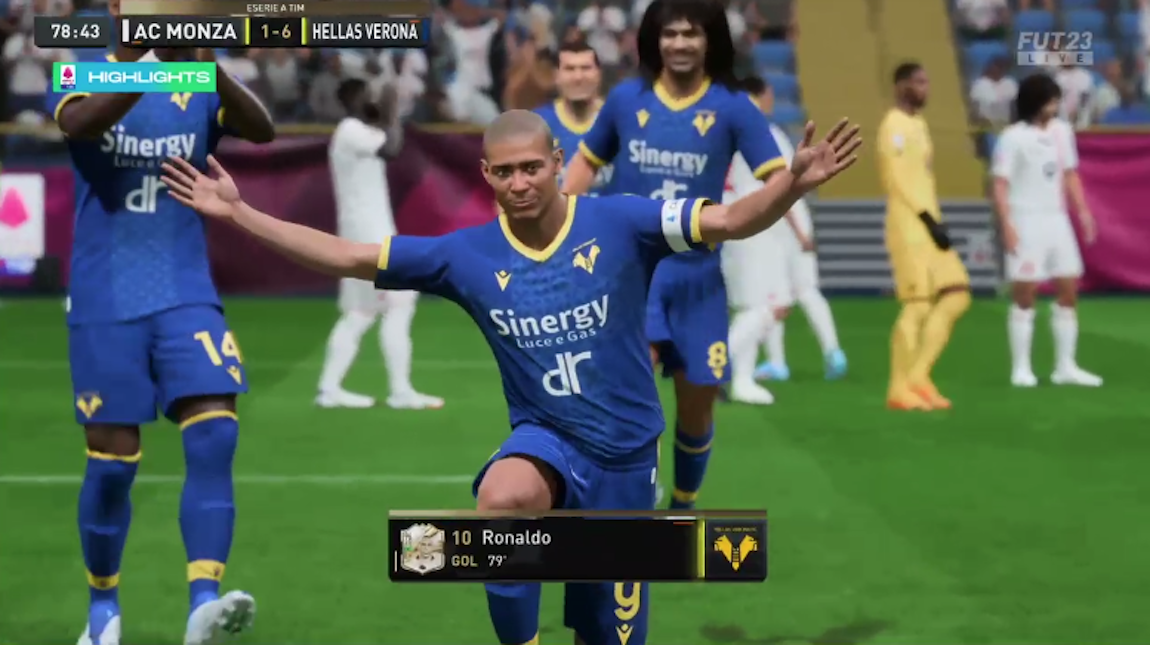1150x645 pixels.
Task: Select the Hellas Verona crest in goal banner
Action: (735, 549)
